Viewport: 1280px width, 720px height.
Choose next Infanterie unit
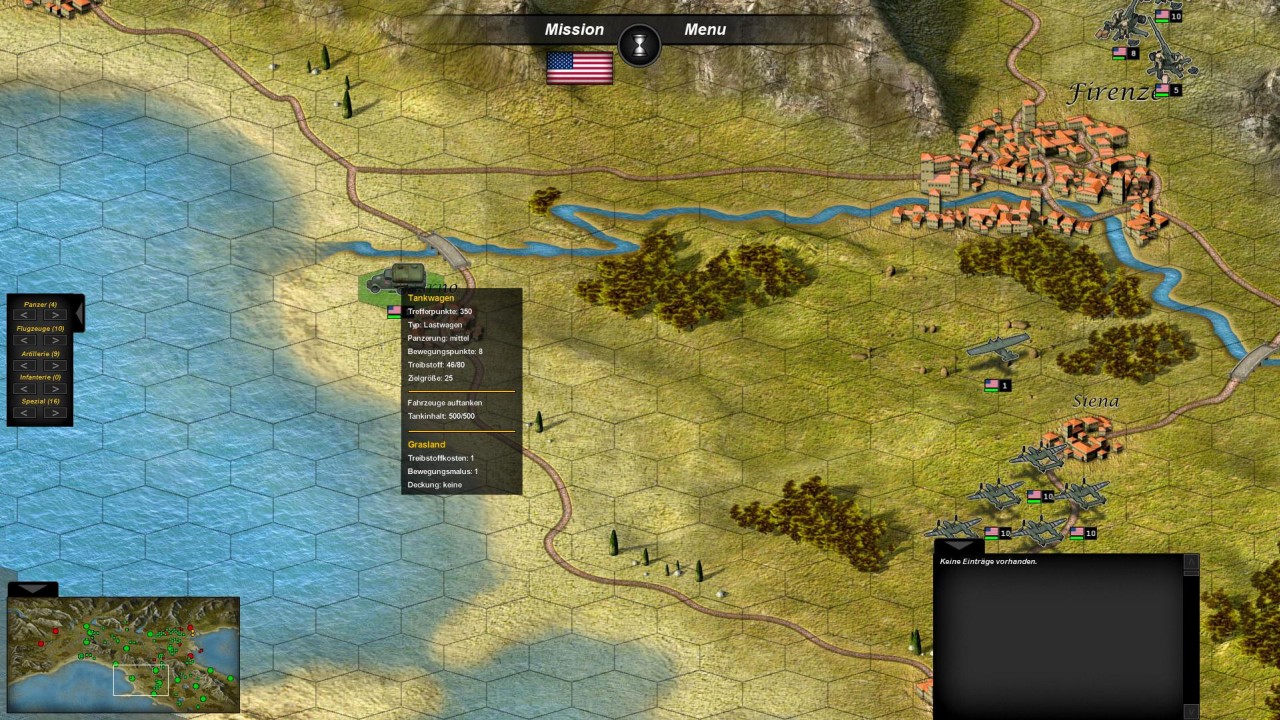(54, 389)
